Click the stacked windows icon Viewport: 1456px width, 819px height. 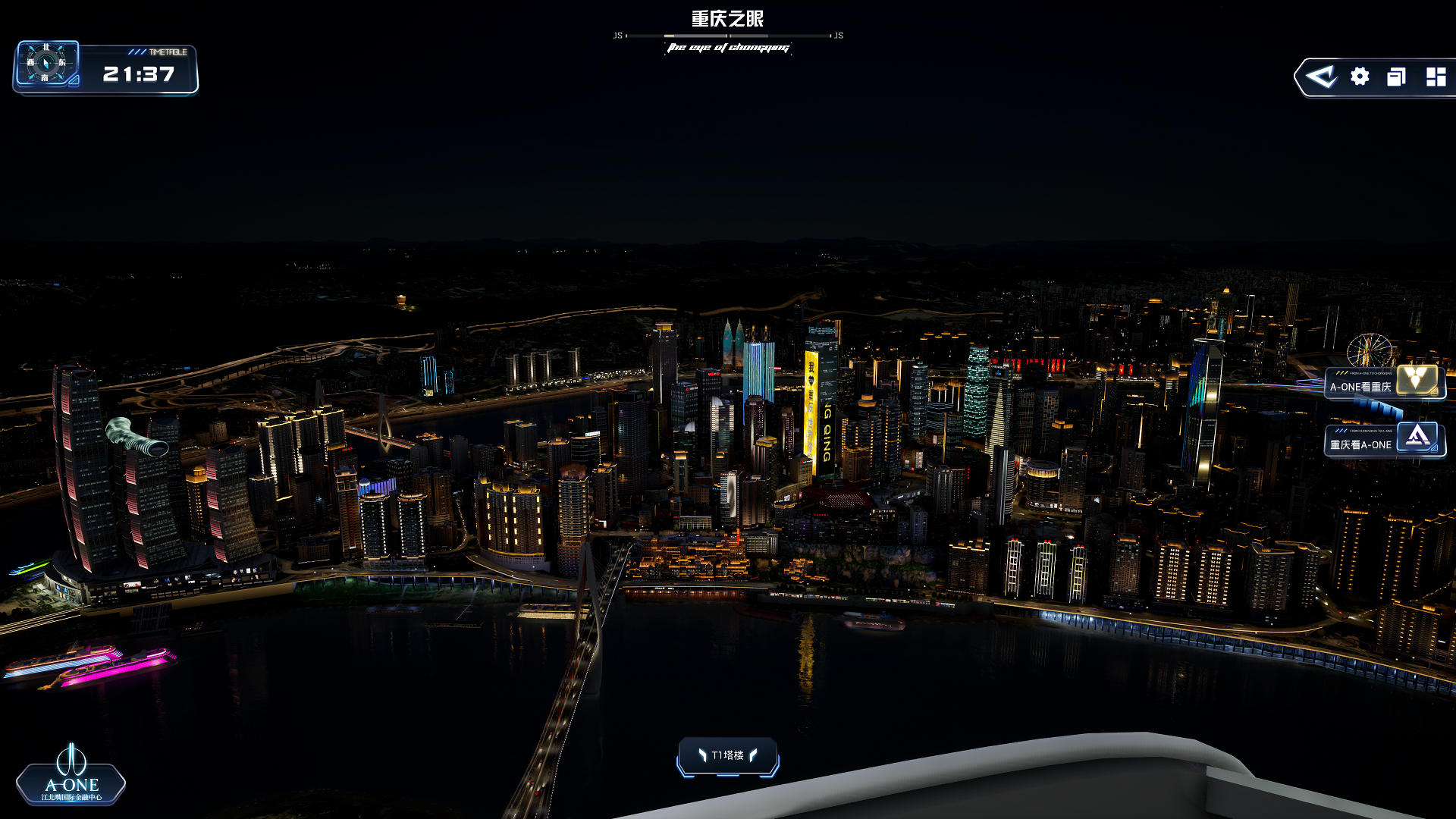1396,77
